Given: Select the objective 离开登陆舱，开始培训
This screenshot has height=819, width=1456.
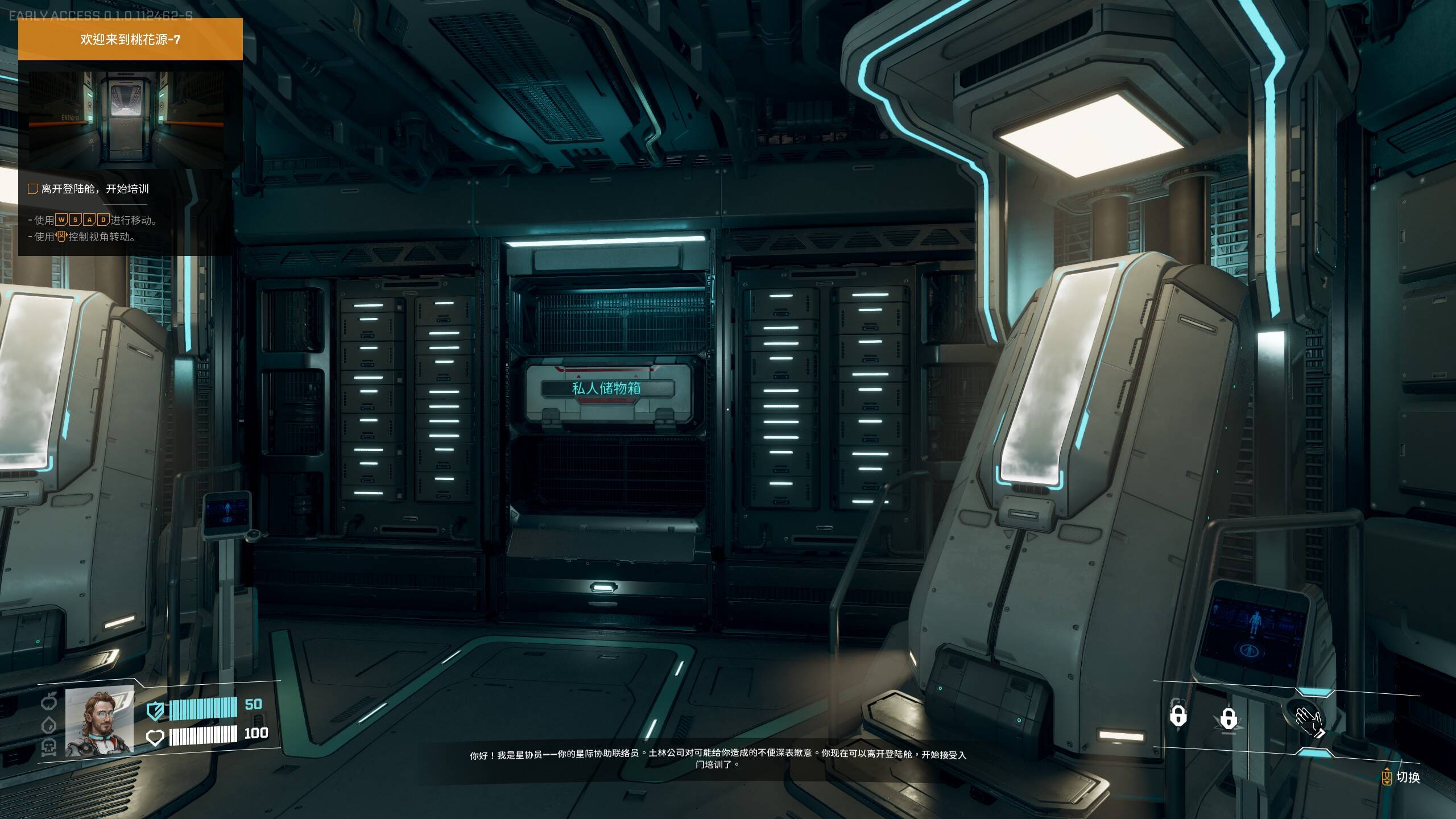Looking at the screenshot, I should click(94, 189).
